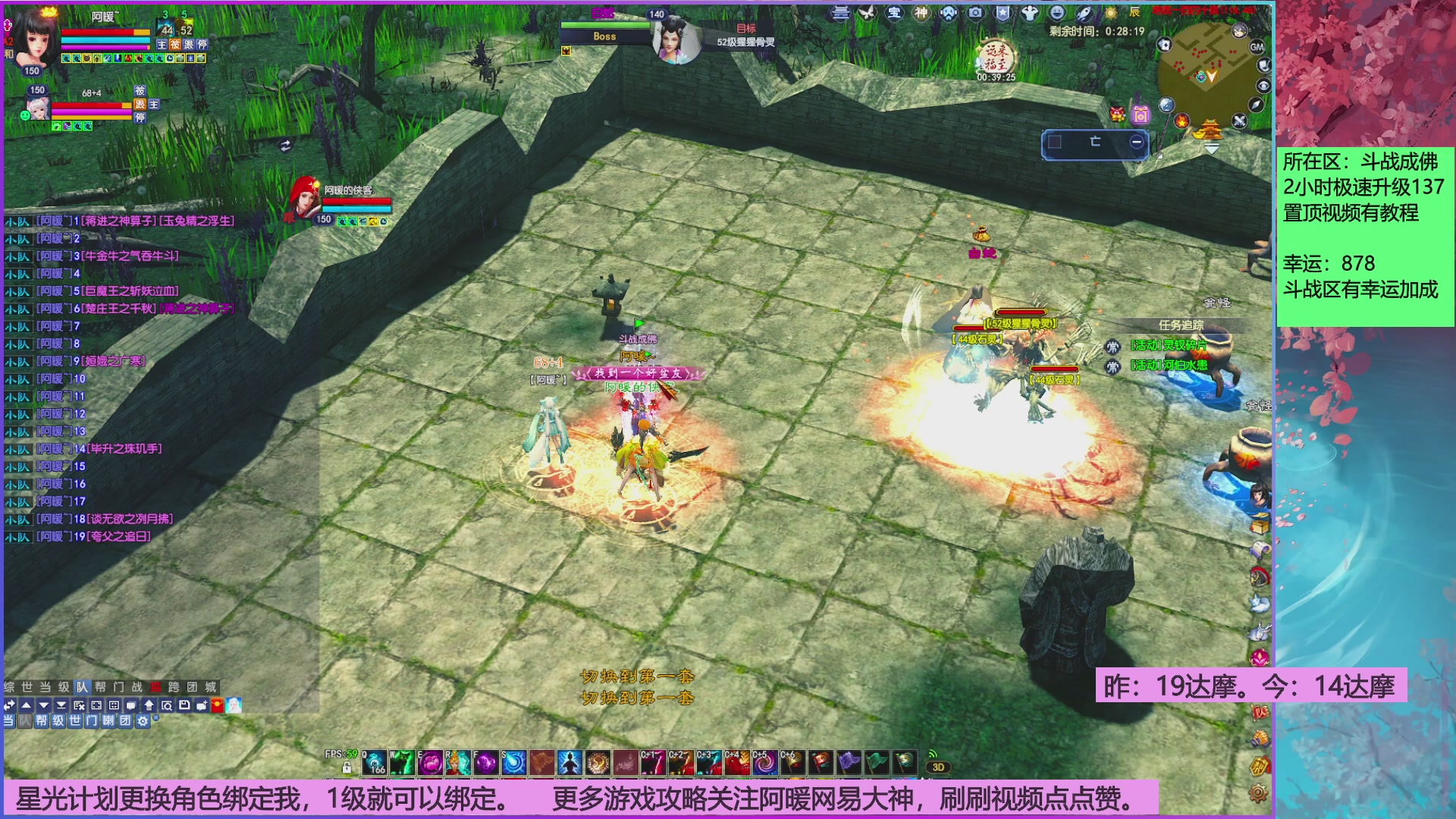Click the GM button near the minimap

click(x=1257, y=47)
